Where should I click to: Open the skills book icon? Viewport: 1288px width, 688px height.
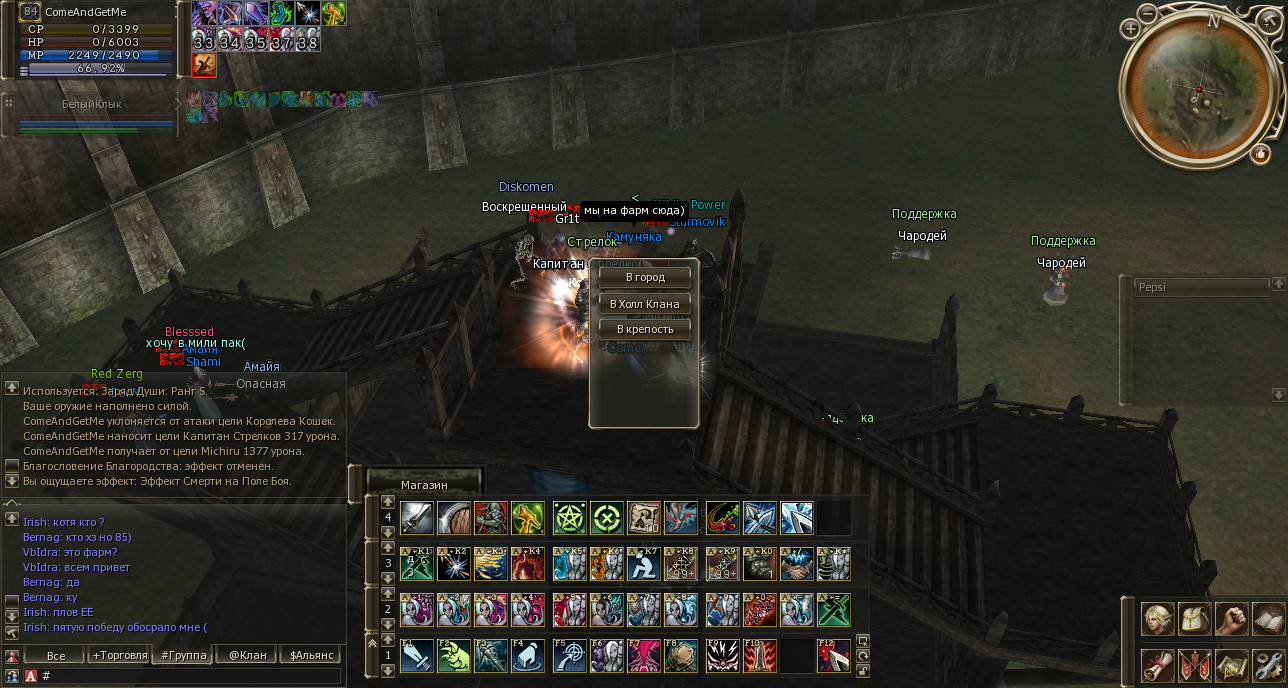coord(1267,619)
